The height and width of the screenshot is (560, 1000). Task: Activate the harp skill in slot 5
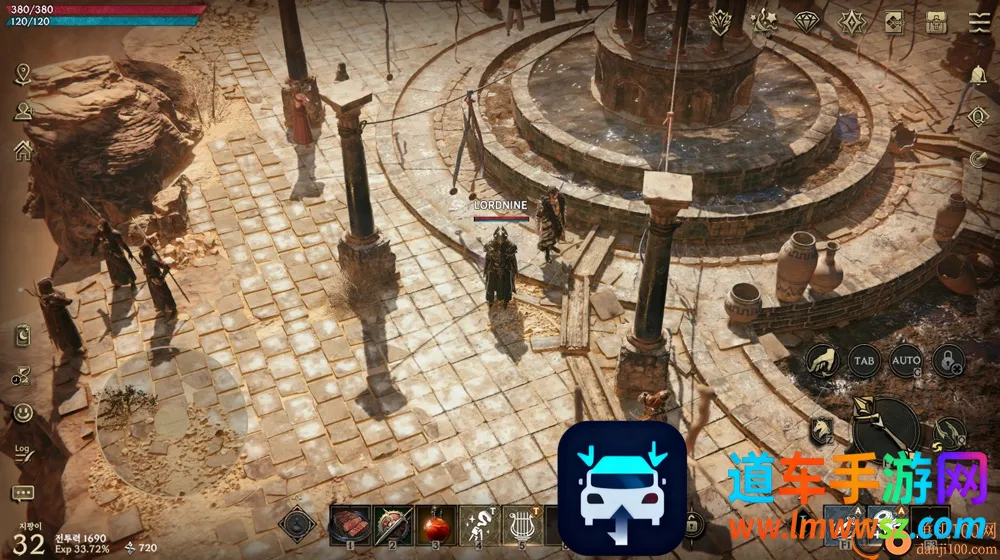(x=520, y=524)
